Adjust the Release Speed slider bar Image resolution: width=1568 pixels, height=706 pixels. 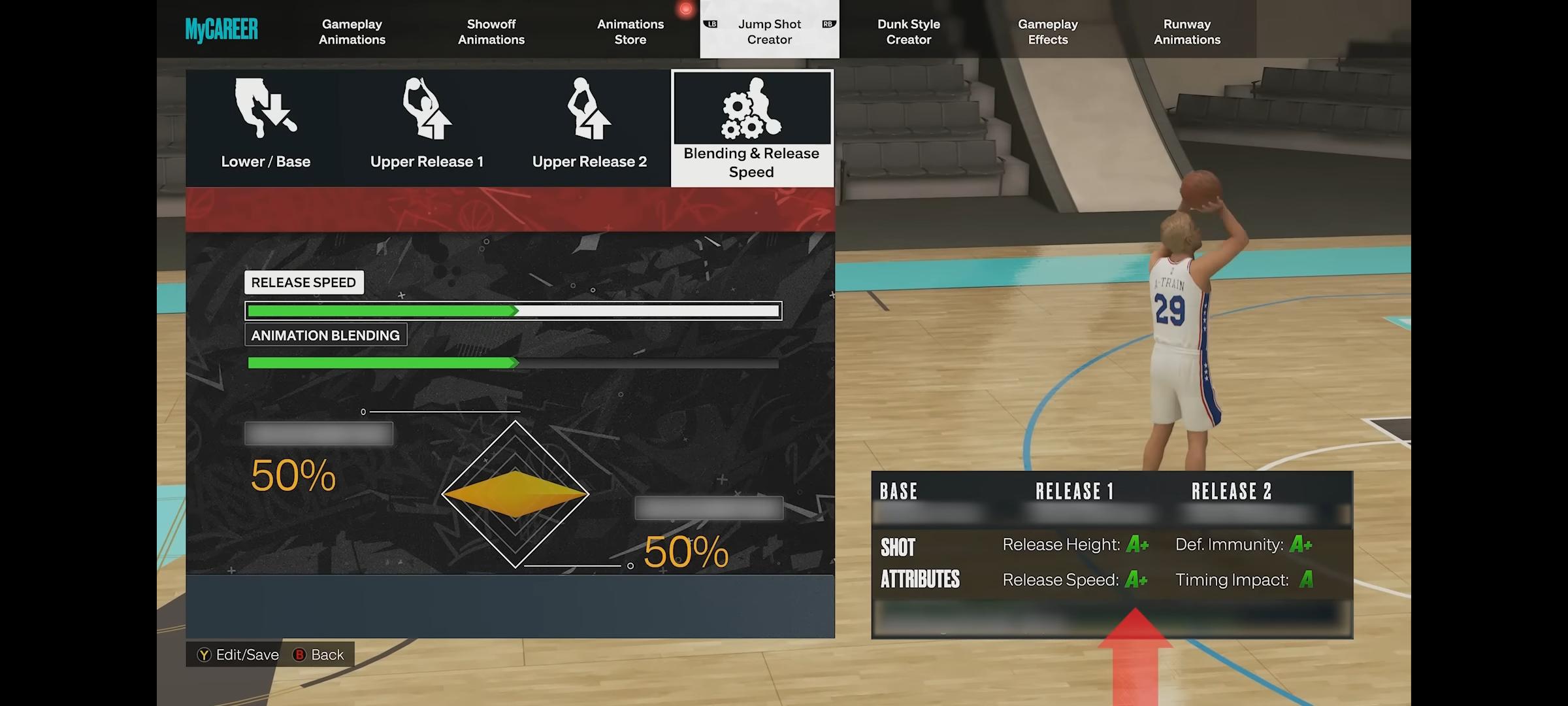[x=513, y=311]
